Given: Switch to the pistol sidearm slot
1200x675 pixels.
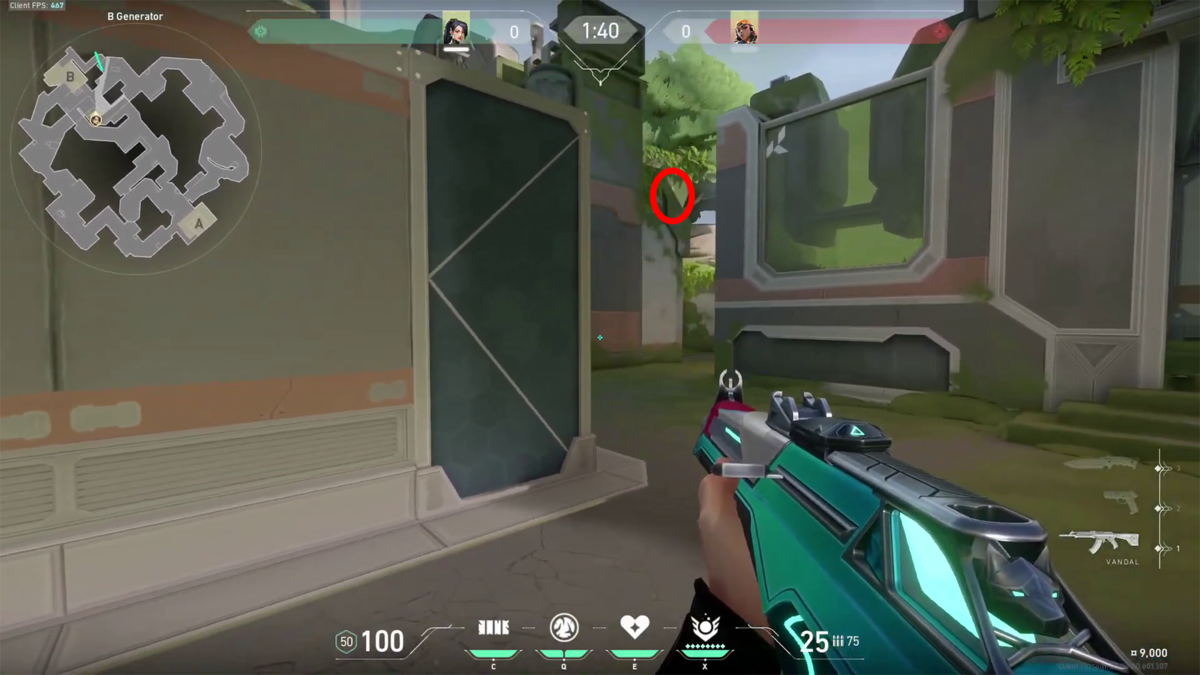Looking at the screenshot, I should coord(1120,502).
